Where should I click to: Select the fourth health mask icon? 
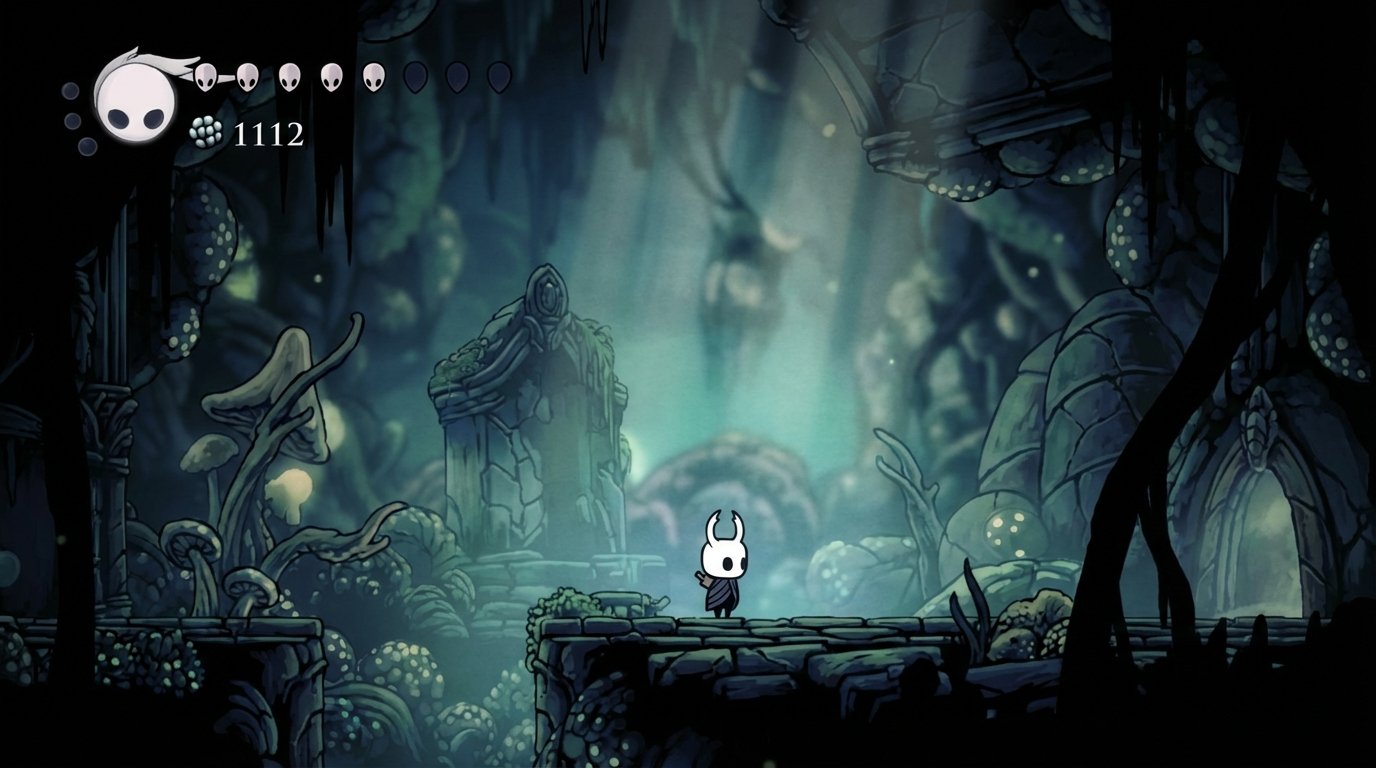[331, 77]
